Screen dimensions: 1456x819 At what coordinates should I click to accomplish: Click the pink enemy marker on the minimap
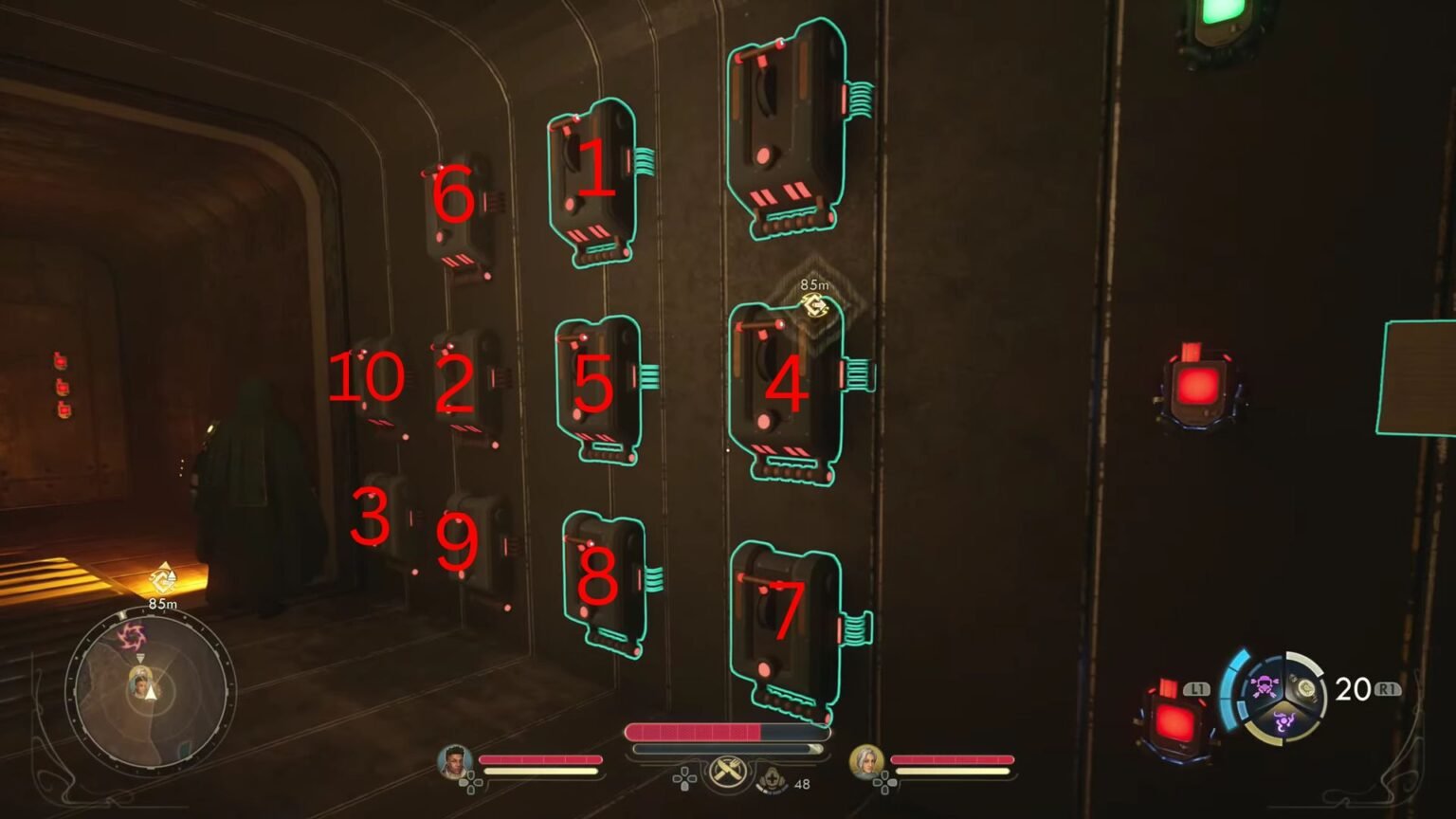point(133,637)
